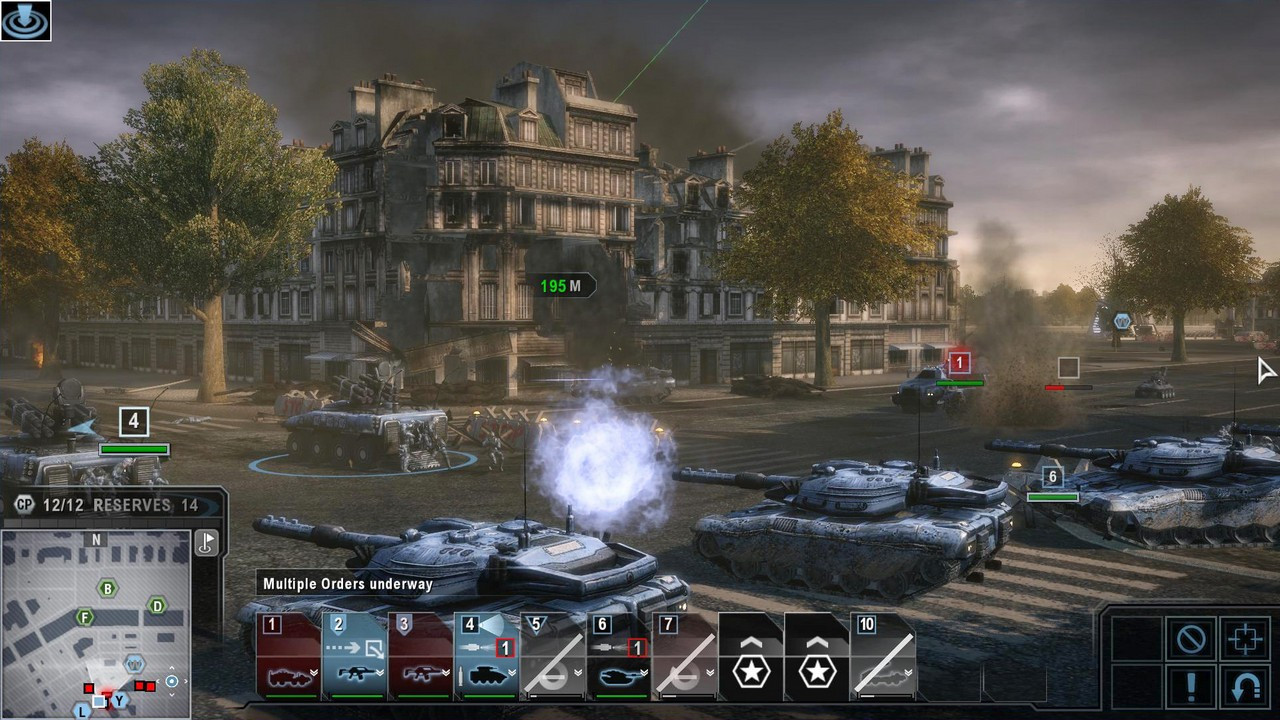Click the empty group 5 slot
This screenshot has height=720, width=1280.
click(x=552, y=655)
